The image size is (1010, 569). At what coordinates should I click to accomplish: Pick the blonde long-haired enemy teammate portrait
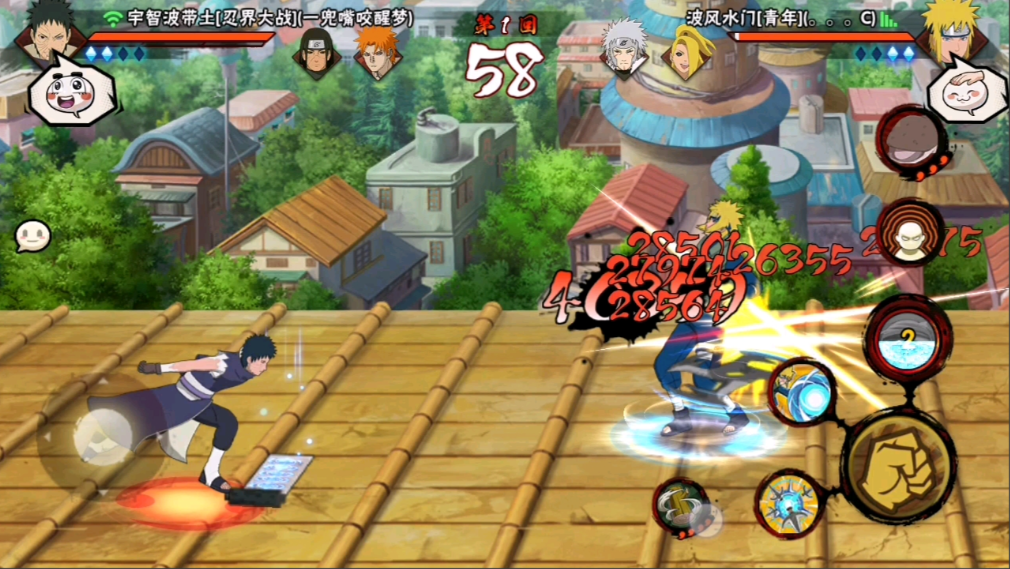coord(684,56)
